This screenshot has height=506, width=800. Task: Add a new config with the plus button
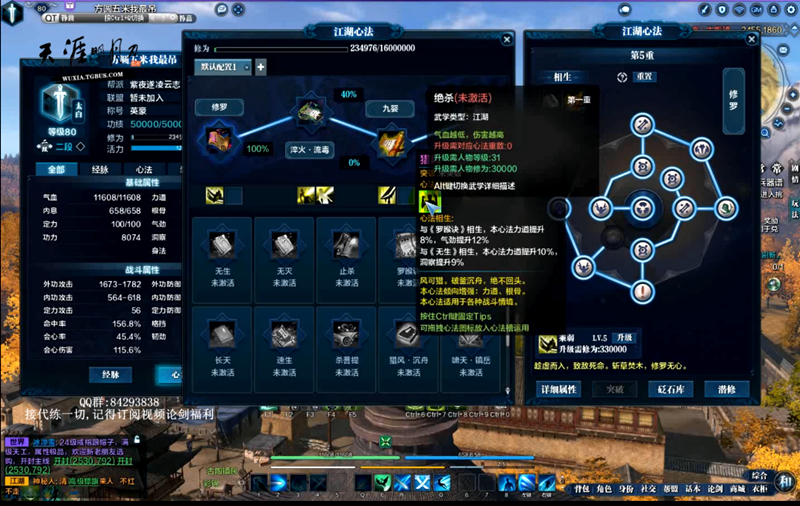260,67
